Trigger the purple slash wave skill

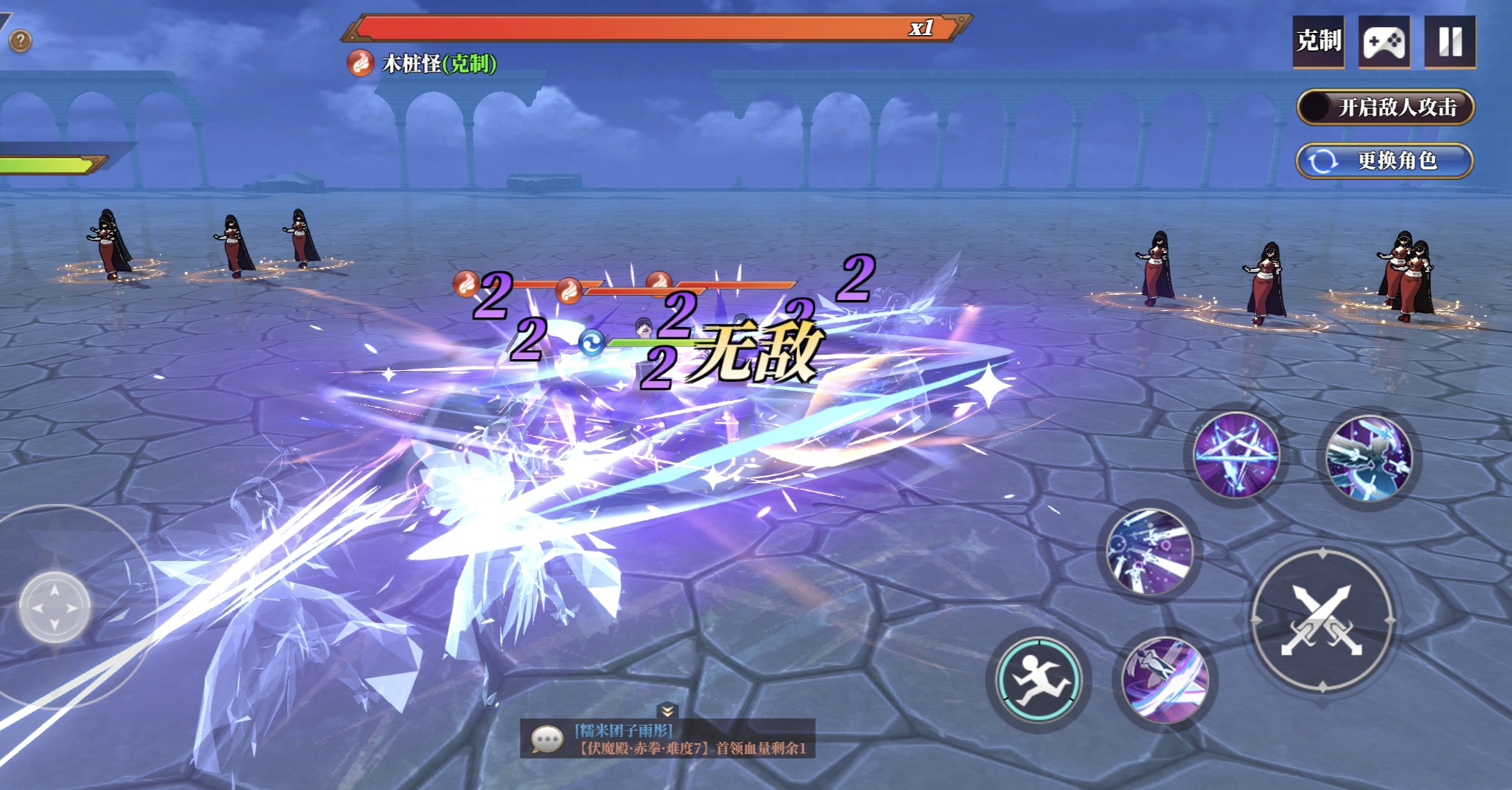(1164, 680)
